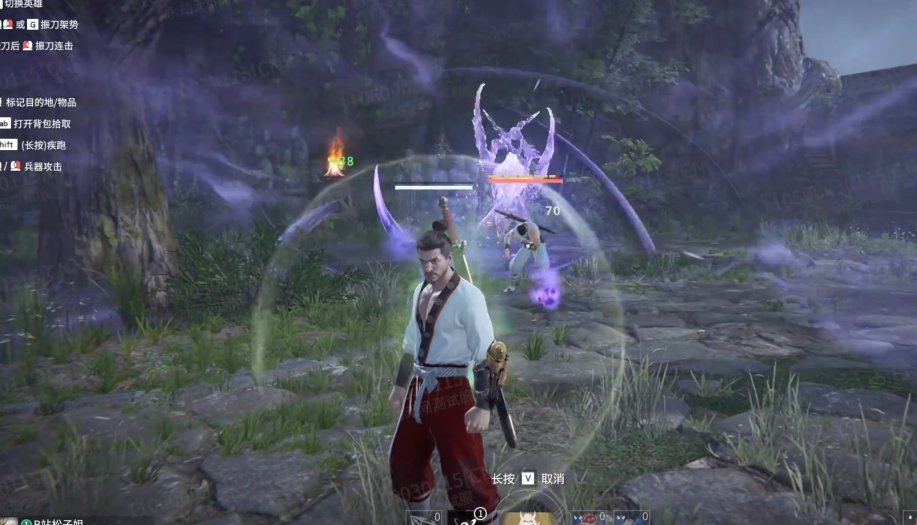Select the golden hero portrait icon
This screenshot has height=525, width=917.
pyautogui.click(x=527, y=518)
